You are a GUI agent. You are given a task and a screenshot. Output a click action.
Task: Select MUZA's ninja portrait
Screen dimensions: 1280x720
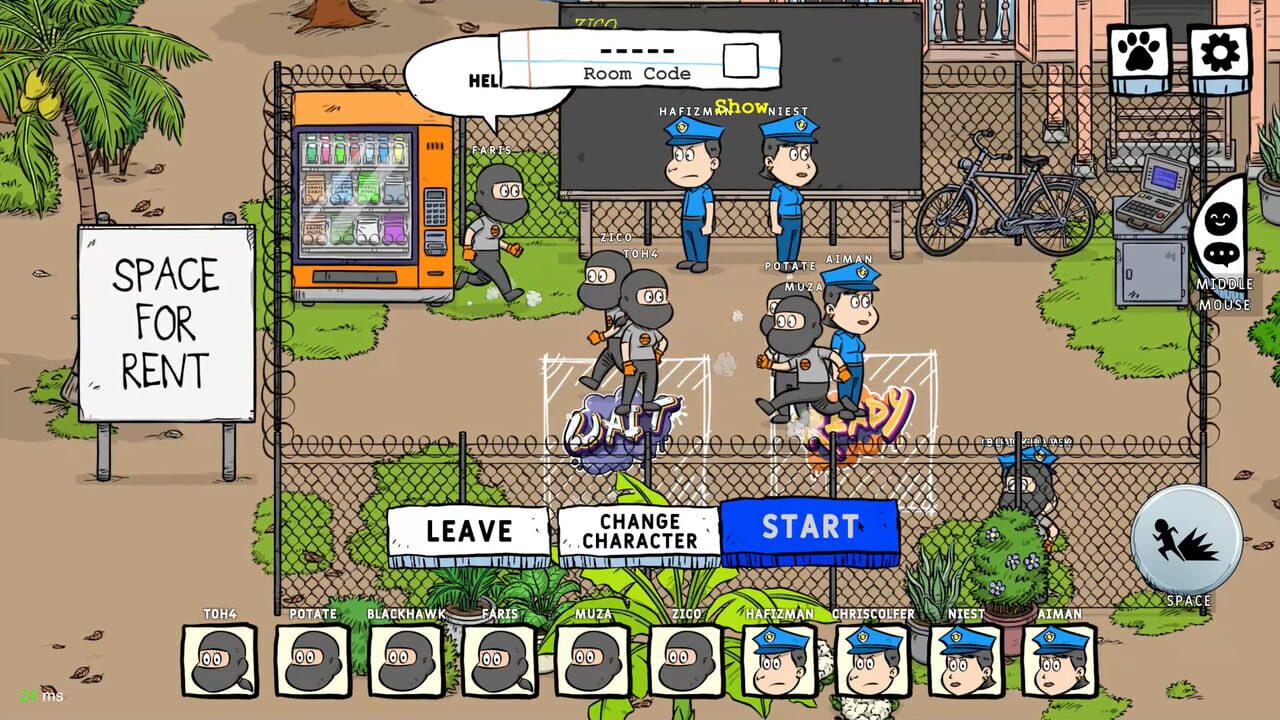593,658
